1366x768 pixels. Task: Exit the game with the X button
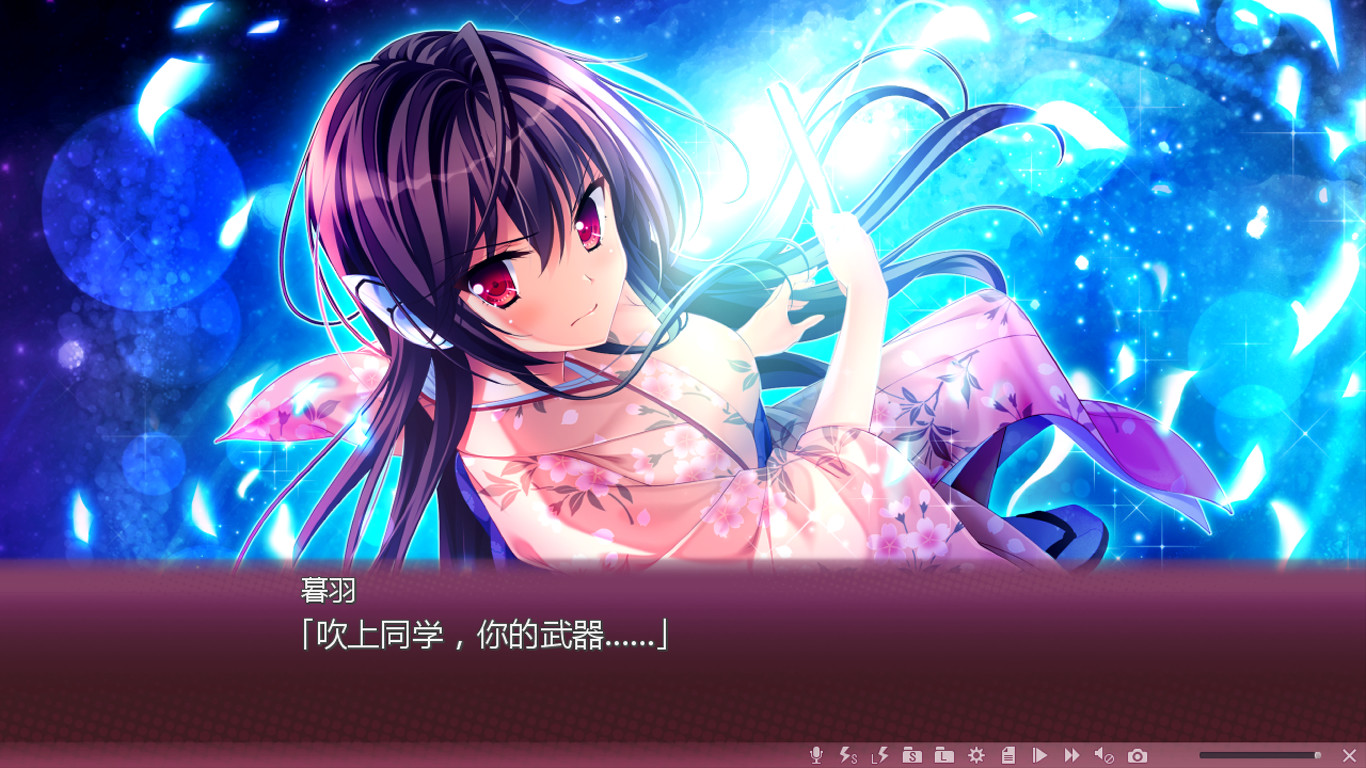pyautogui.click(x=1350, y=755)
